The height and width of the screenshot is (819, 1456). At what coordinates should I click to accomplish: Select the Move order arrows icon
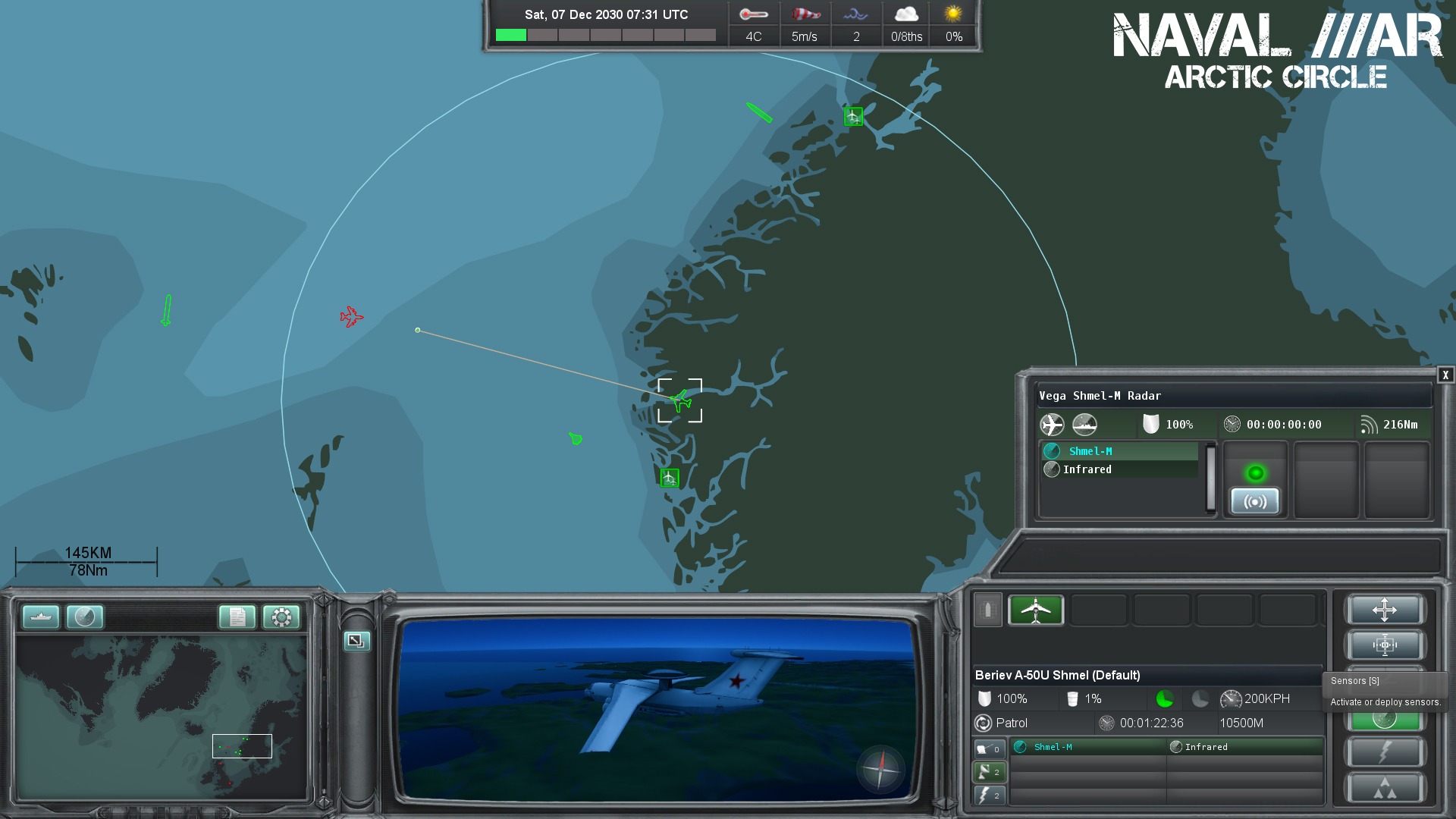click(x=1385, y=610)
